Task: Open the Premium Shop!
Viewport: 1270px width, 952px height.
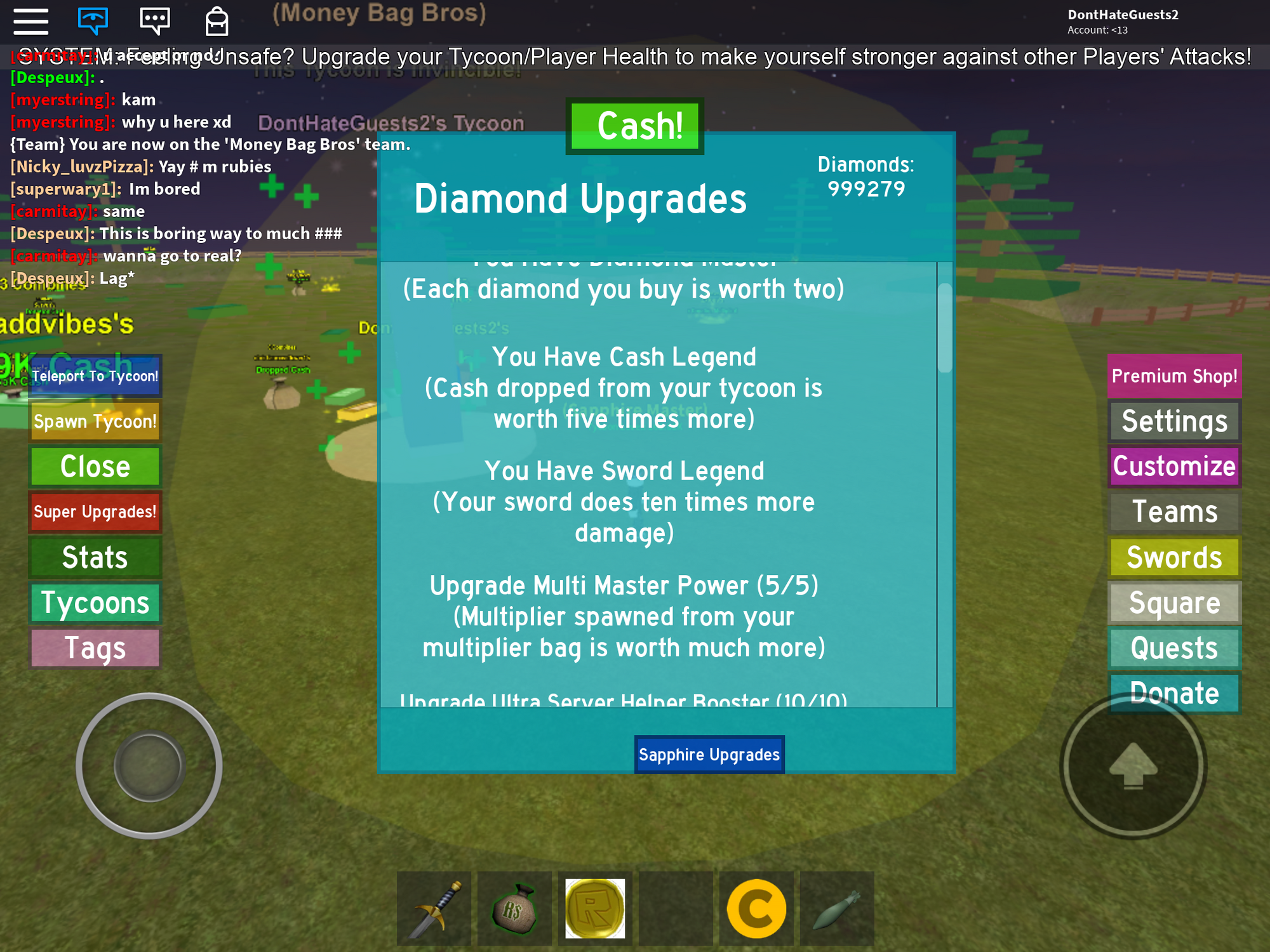Action: coord(1173,376)
